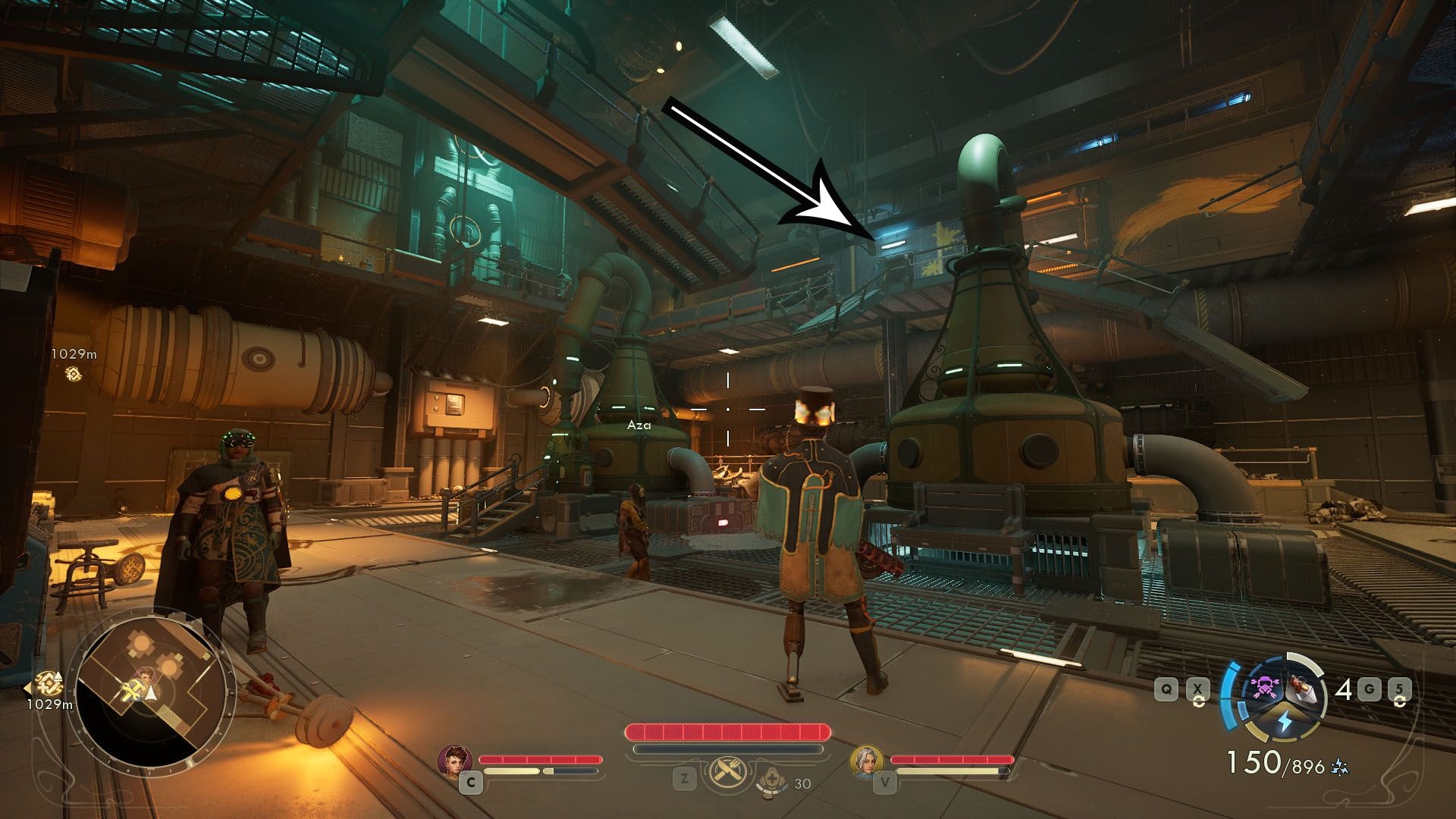Click the red-haired companion portrait
Screen dimensions: 1456x819
tap(454, 761)
